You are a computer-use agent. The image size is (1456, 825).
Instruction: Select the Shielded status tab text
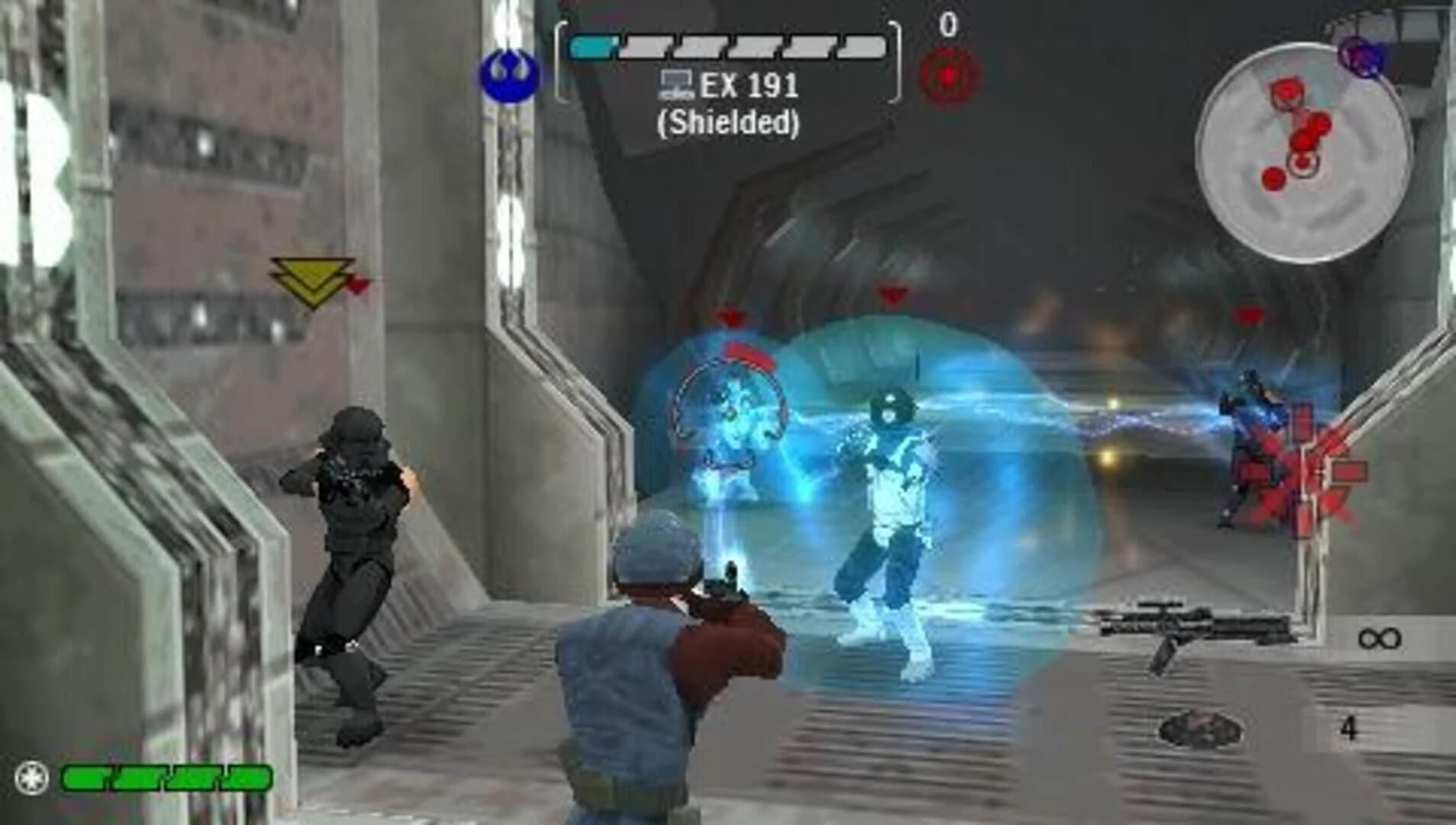point(730,122)
